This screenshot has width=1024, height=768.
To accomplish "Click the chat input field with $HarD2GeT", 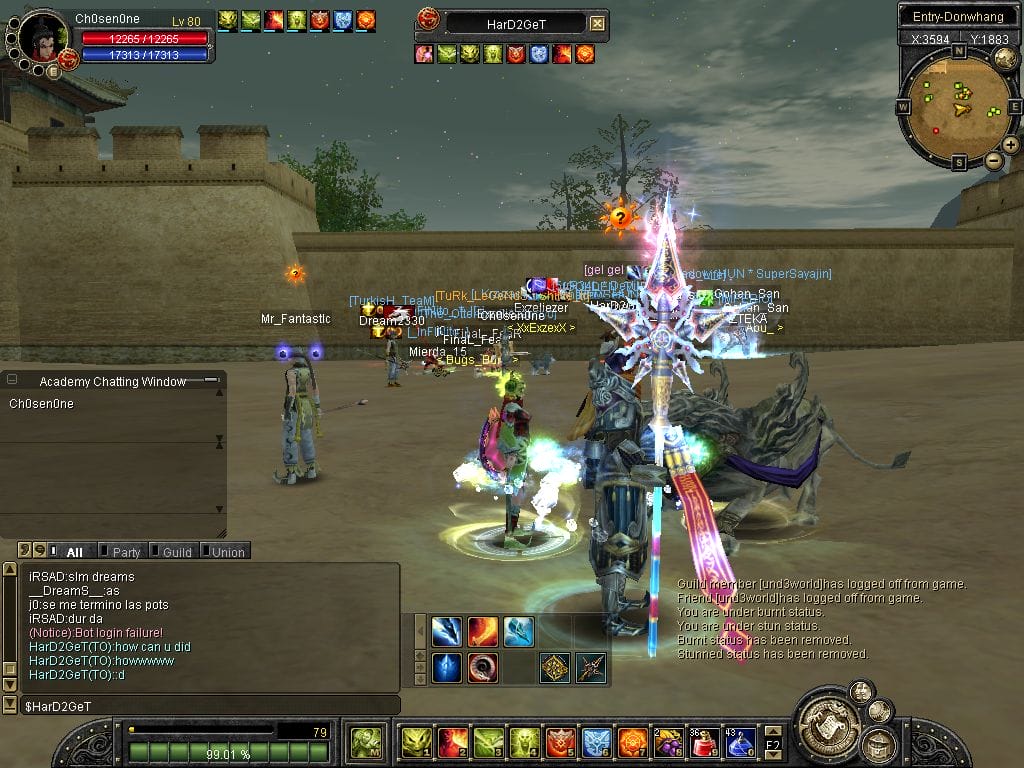I will coord(200,706).
